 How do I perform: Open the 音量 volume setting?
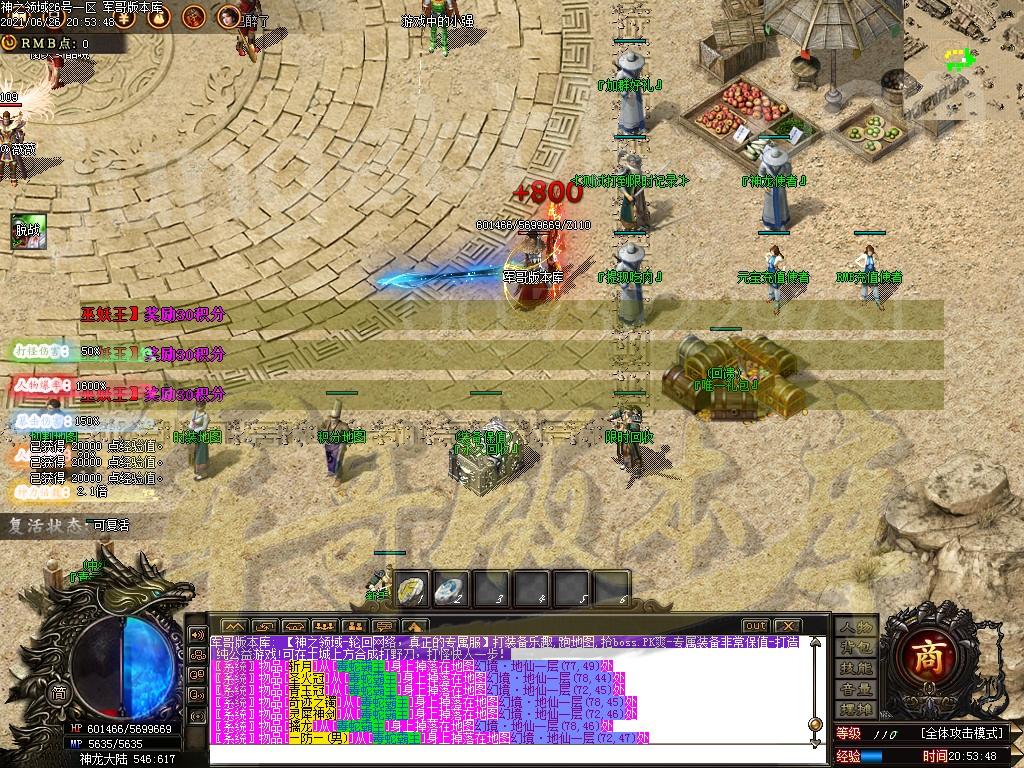(855, 689)
